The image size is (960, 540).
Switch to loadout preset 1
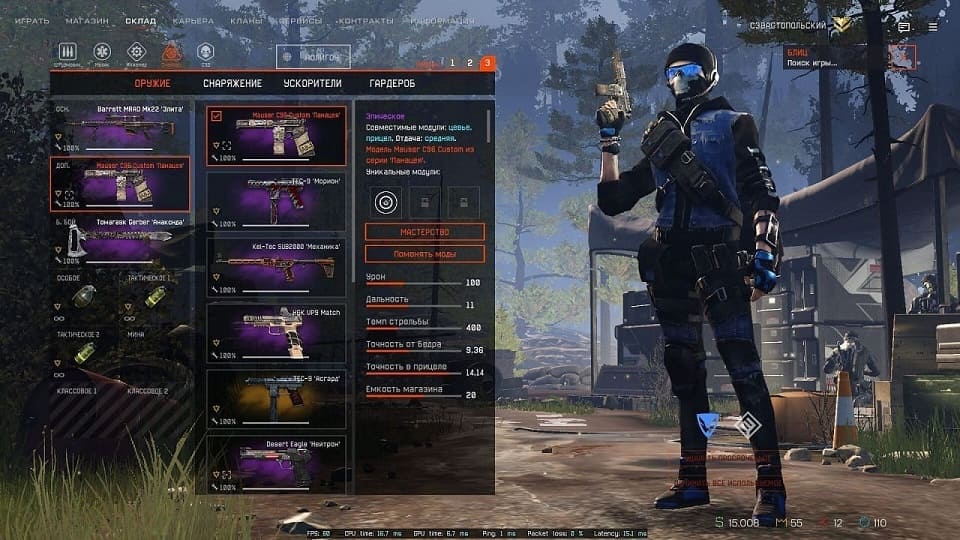tap(452, 63)
